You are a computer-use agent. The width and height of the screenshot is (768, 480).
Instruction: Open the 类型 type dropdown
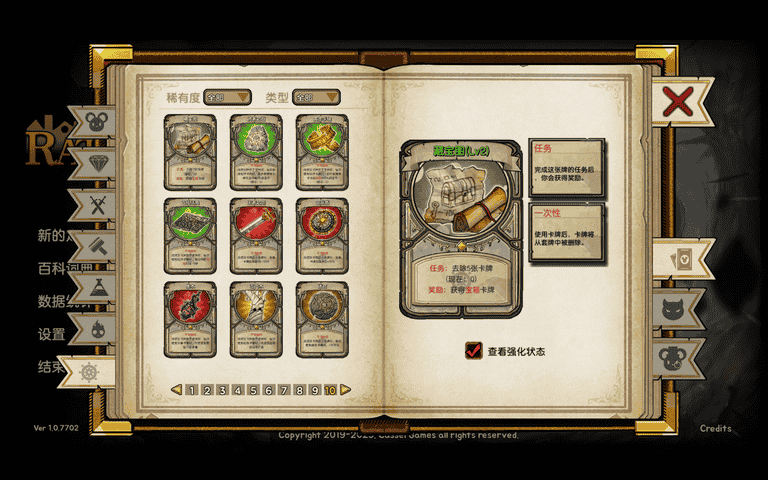[x=316, y=97]
